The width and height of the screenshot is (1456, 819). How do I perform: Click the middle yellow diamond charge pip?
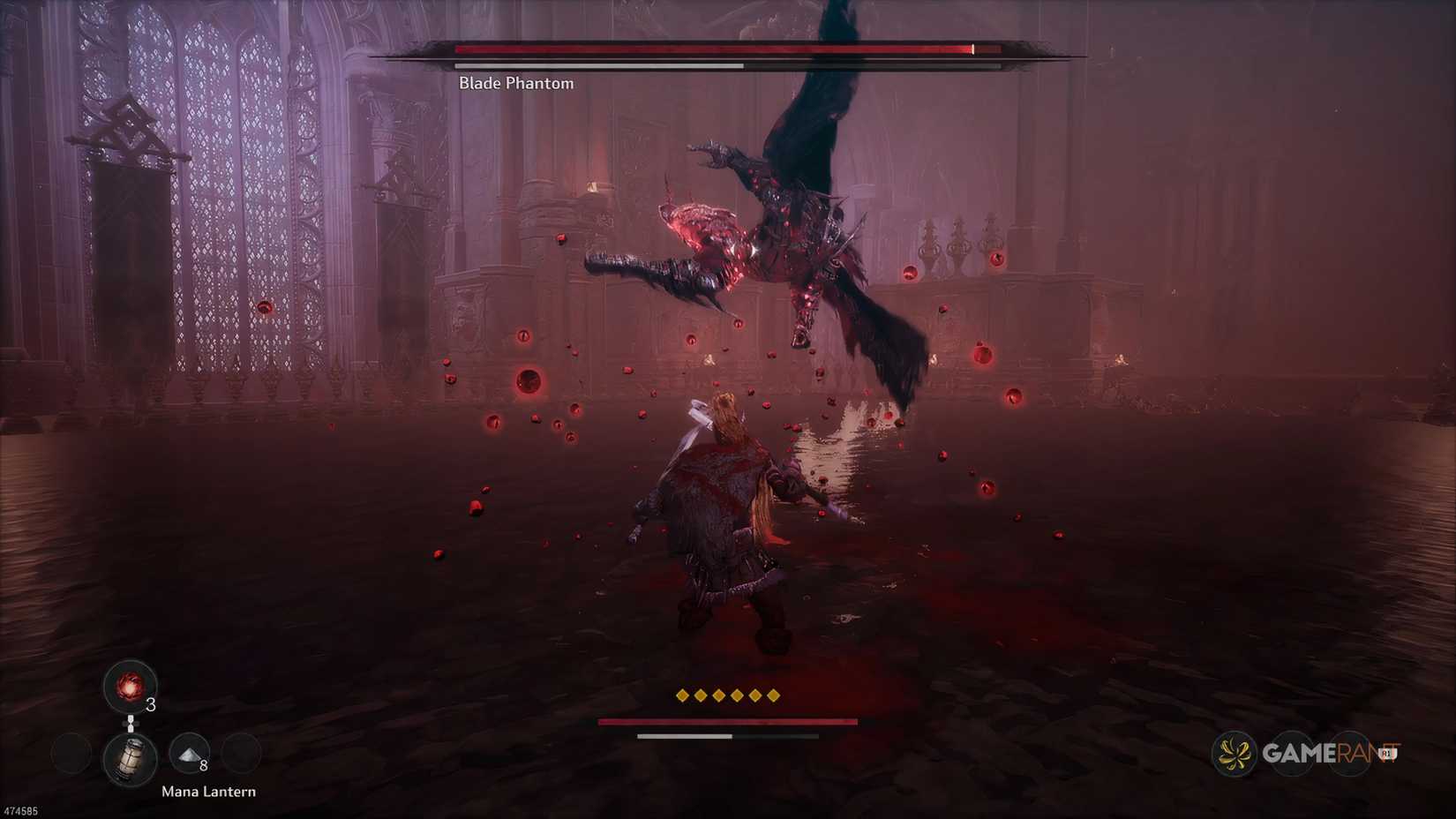pyautogui.click(x=727, y=695)
